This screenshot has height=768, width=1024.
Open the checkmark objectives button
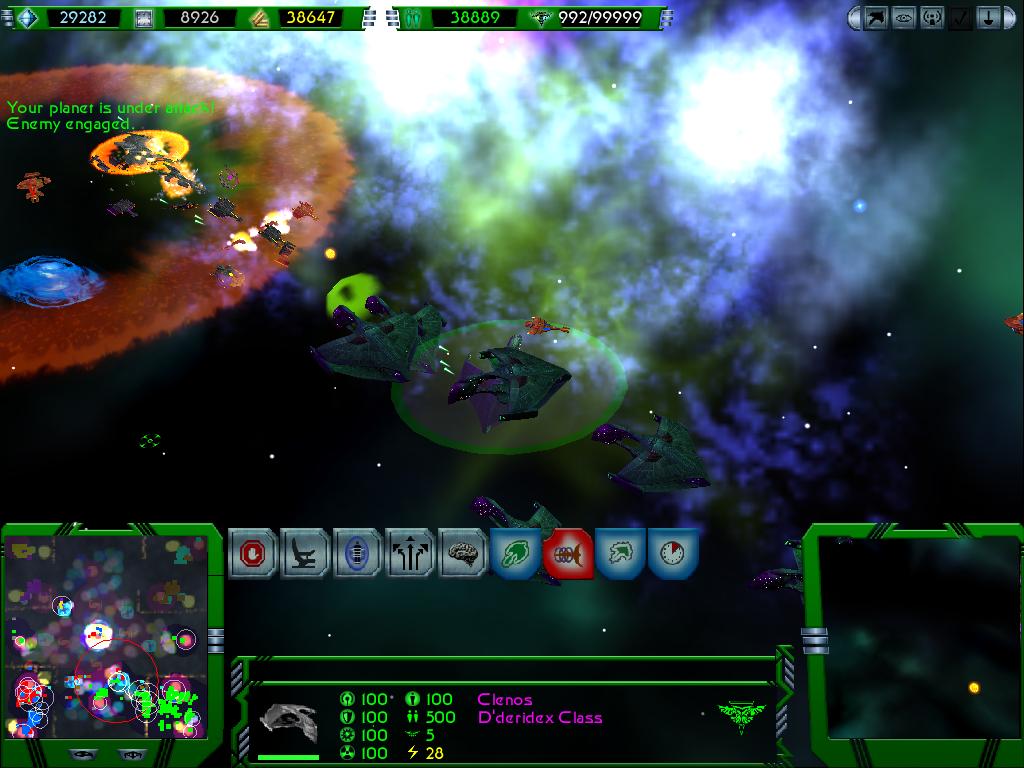[x=959, y=18]
